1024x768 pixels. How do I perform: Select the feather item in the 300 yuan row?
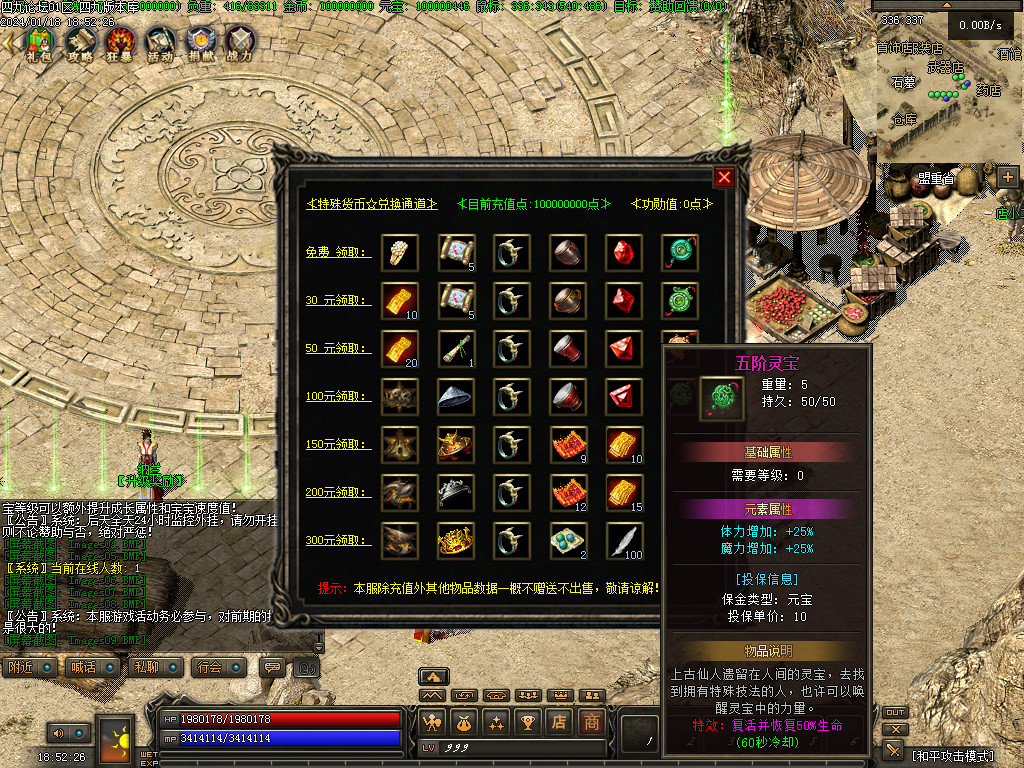tap(625, 540)
